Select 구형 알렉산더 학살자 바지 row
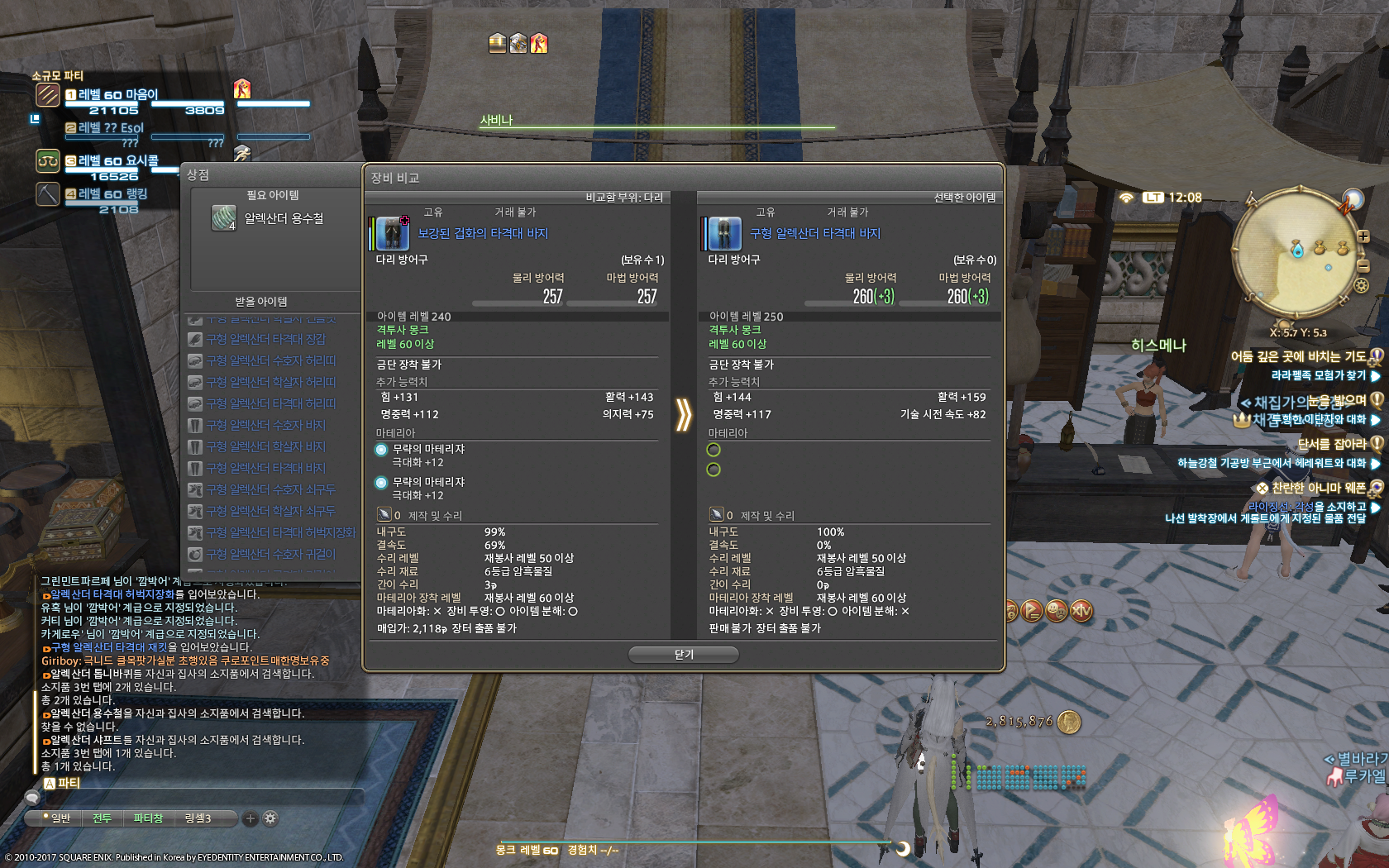Image resolution: width=1389 pixels, height=868 pixels. point(265,446)
